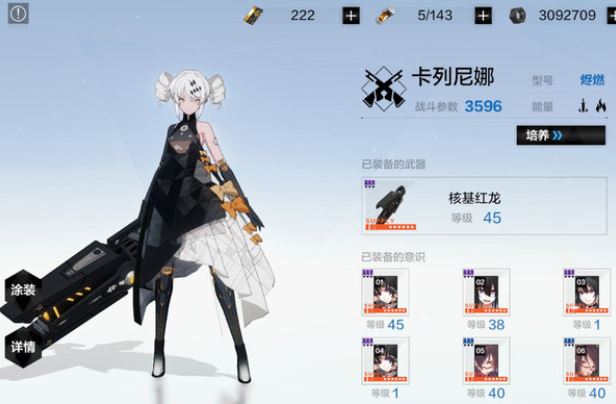Add more of the 222 currency

(x=351, y=15)
